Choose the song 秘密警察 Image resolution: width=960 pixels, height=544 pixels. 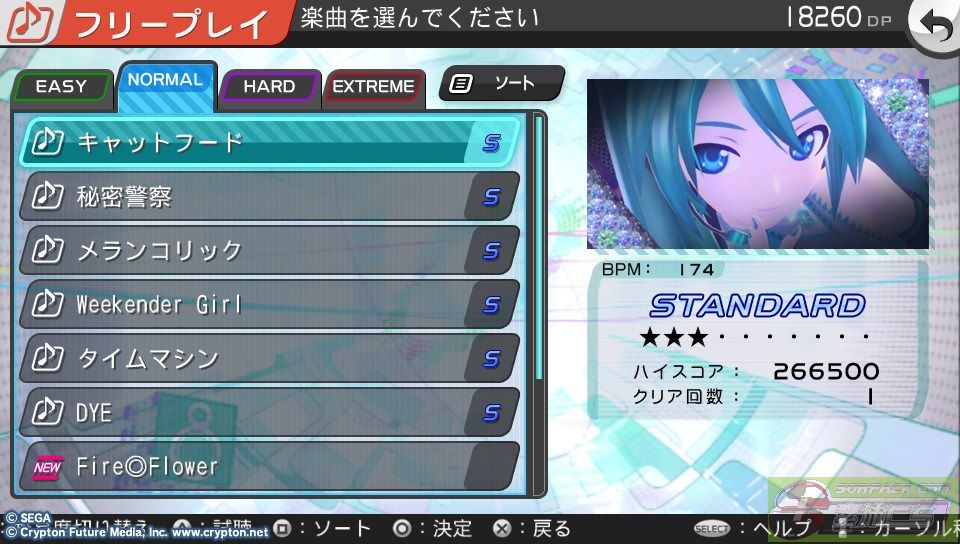(x=270, y=196)
